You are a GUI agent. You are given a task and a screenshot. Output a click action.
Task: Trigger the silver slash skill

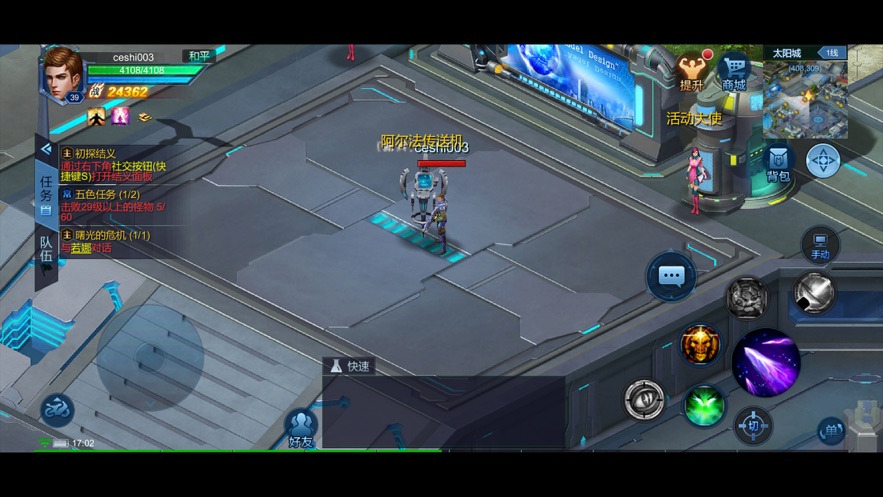(815, 293)
